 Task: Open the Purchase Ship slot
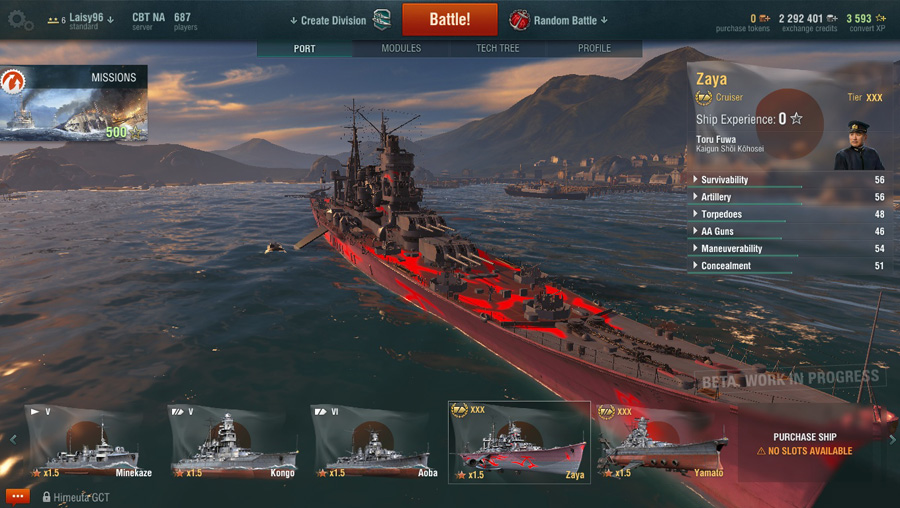[x=805, y=444]
